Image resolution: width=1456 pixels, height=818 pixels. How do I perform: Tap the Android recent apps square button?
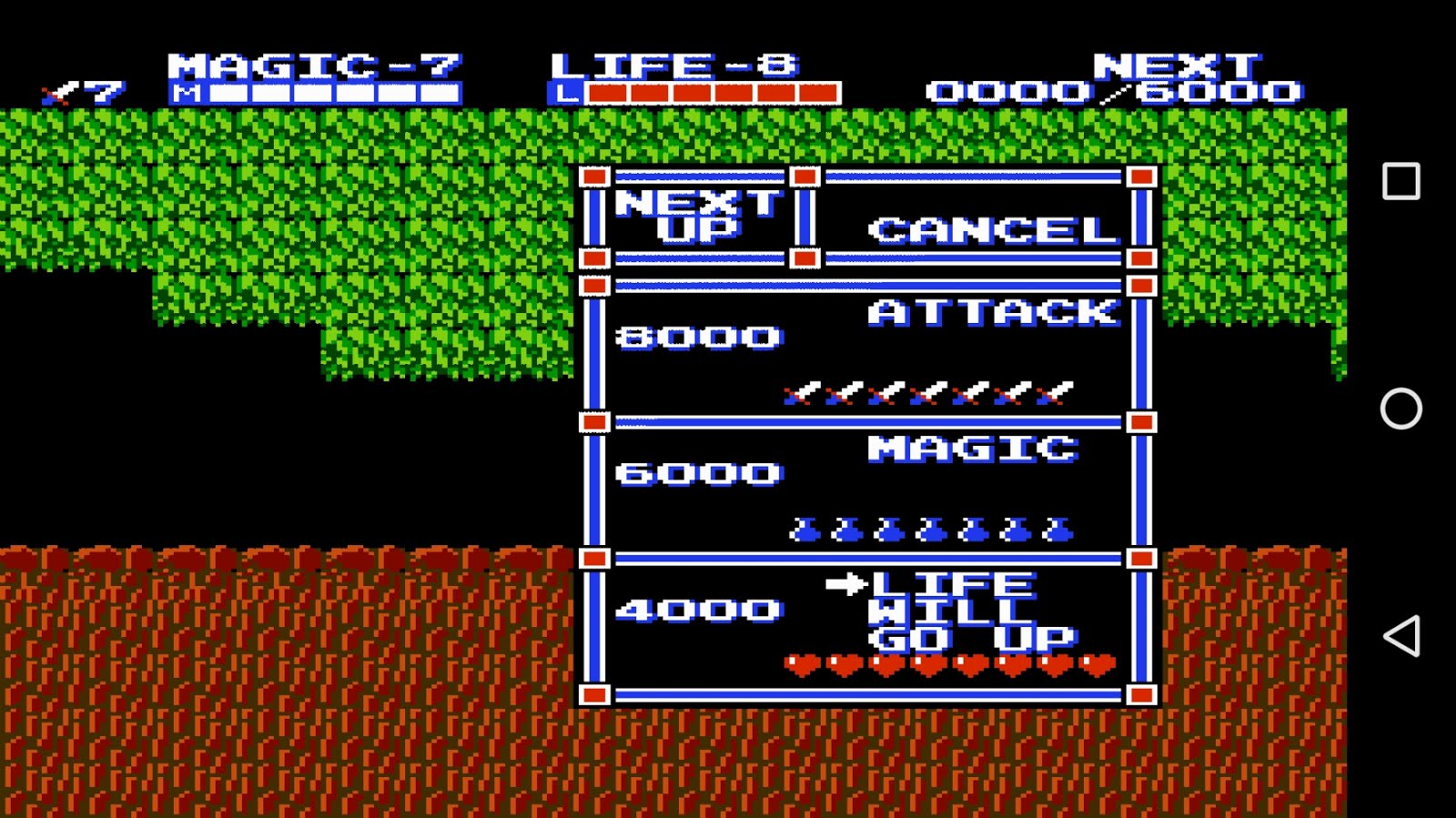pos(1402,180)
